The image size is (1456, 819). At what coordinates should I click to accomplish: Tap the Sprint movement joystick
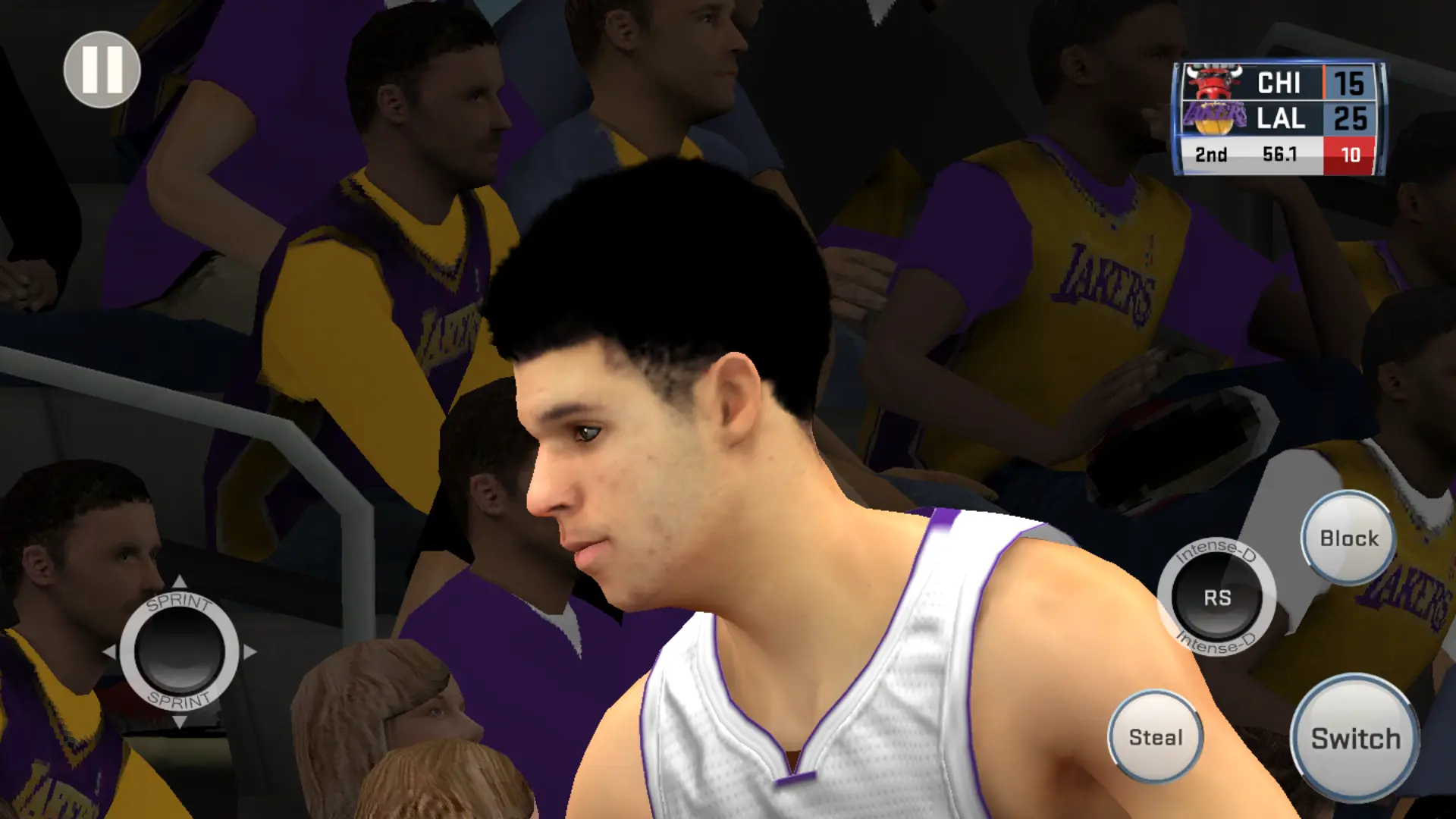click(180, 651)
